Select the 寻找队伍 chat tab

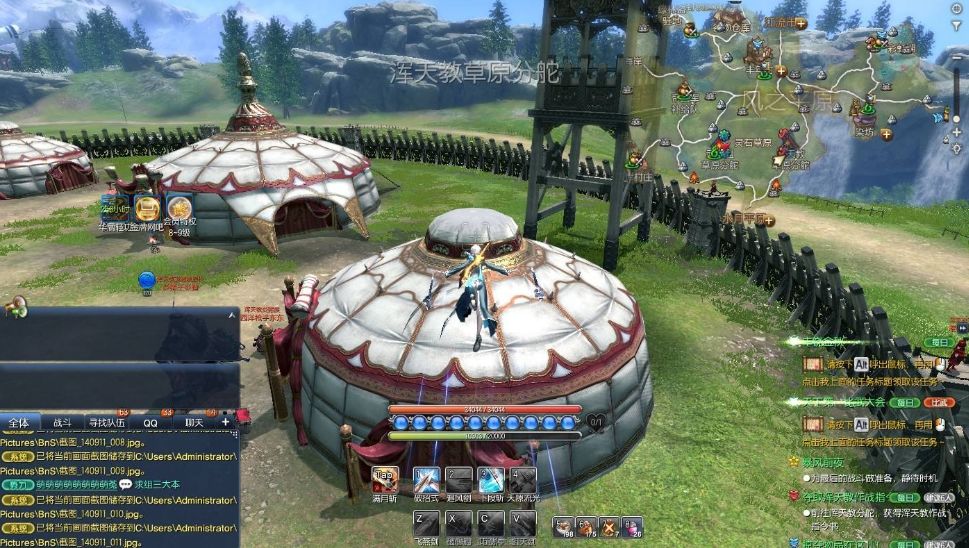[108, 423]
